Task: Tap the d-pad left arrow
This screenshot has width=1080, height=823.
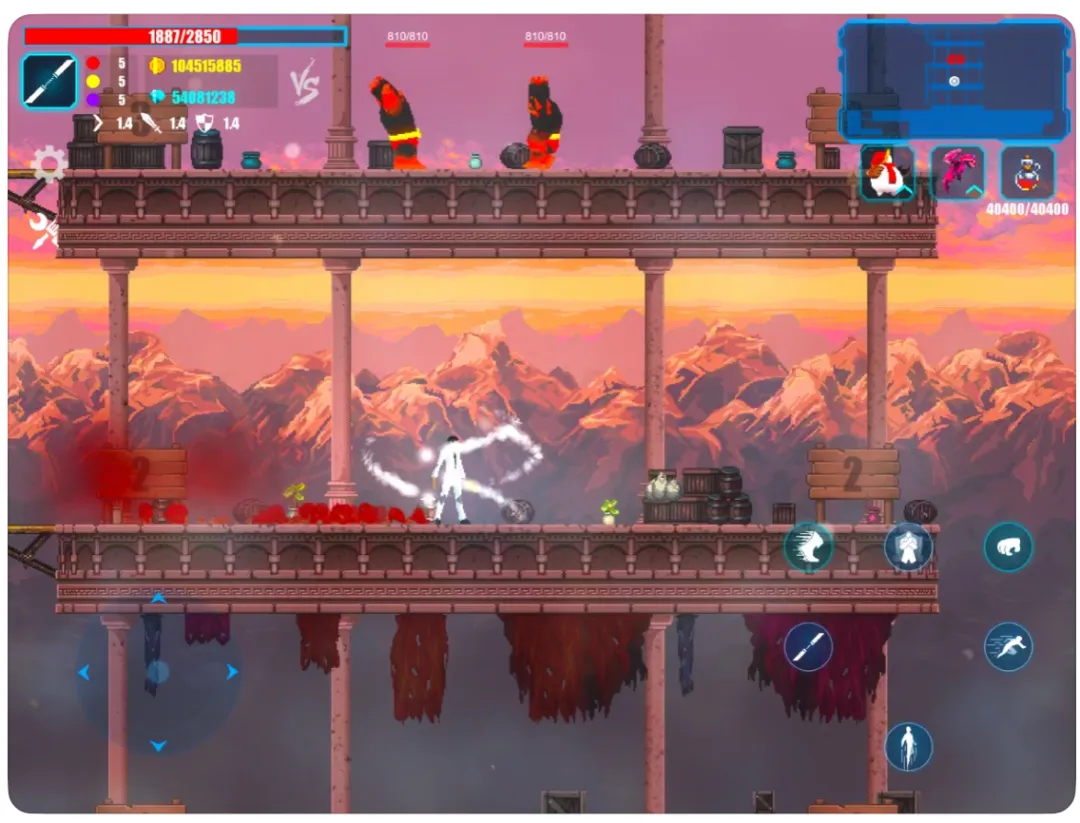Action: pyautogui.click(x=84, y=672)
